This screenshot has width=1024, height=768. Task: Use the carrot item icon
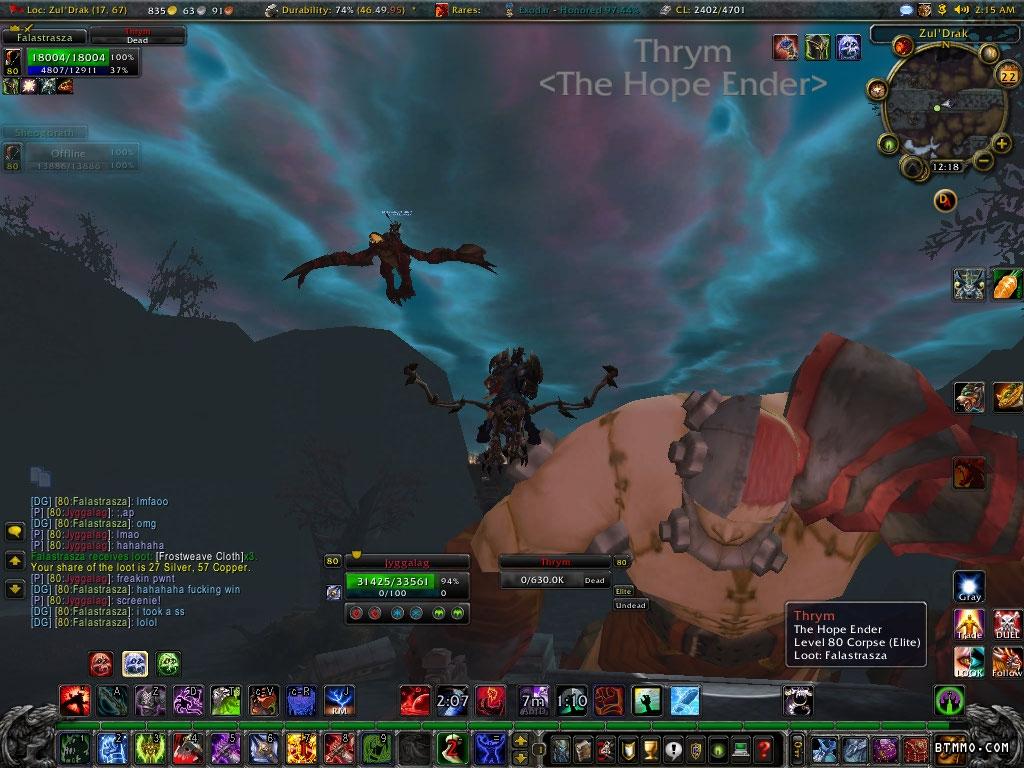coord(1007,284)
